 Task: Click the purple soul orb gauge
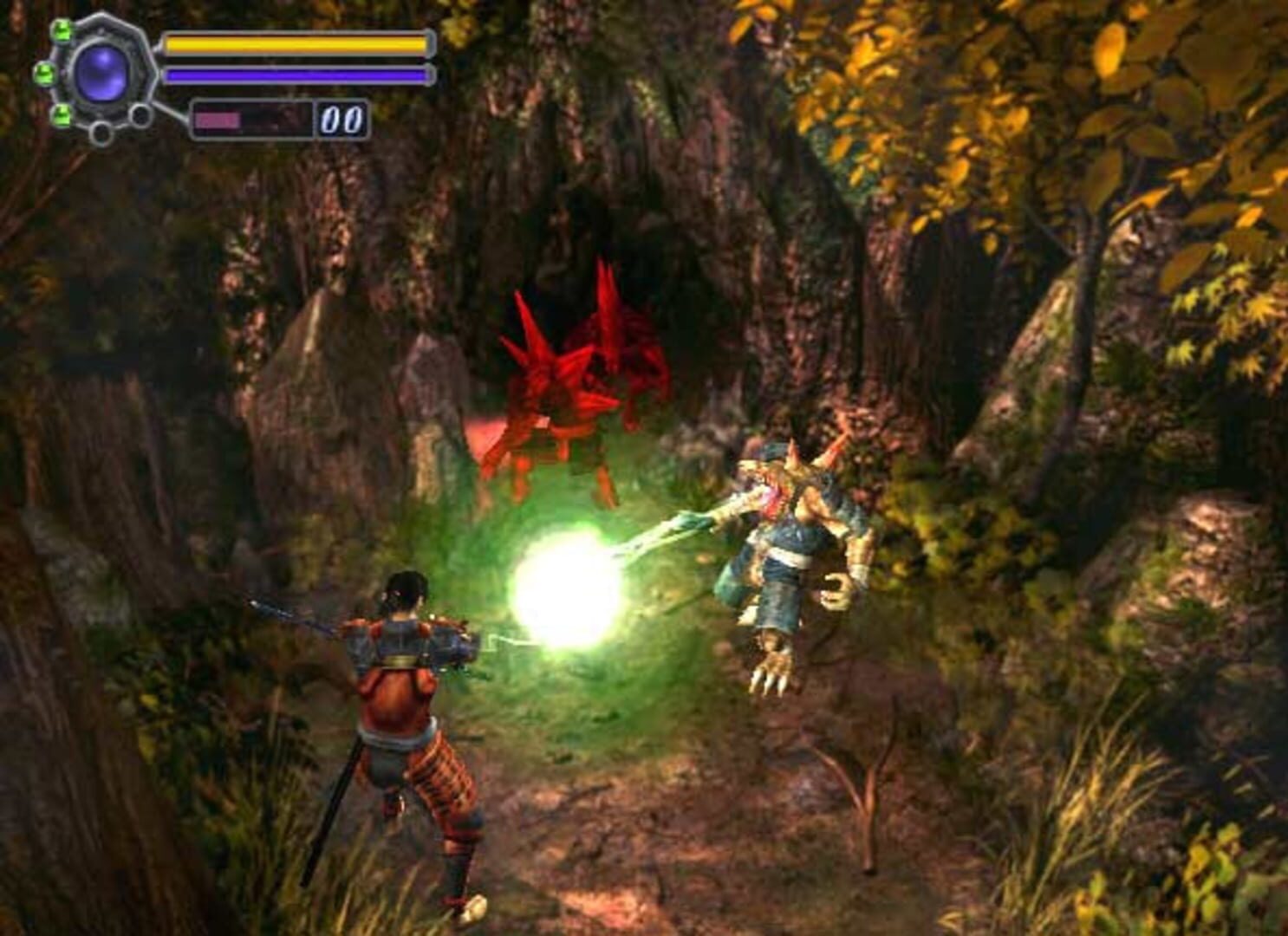[x=102, y=75]
